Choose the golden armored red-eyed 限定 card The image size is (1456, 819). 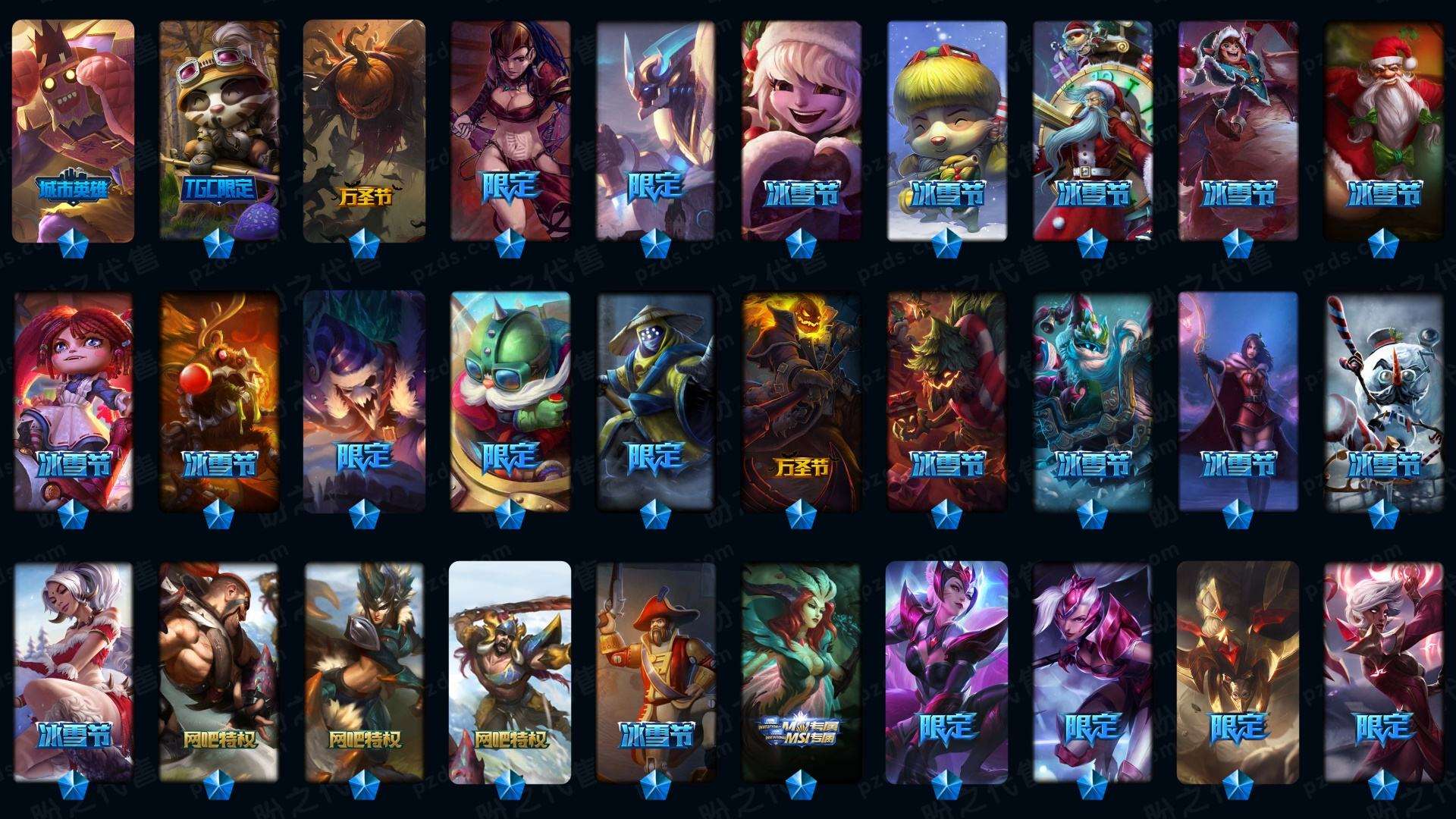tap(1238, 672)
